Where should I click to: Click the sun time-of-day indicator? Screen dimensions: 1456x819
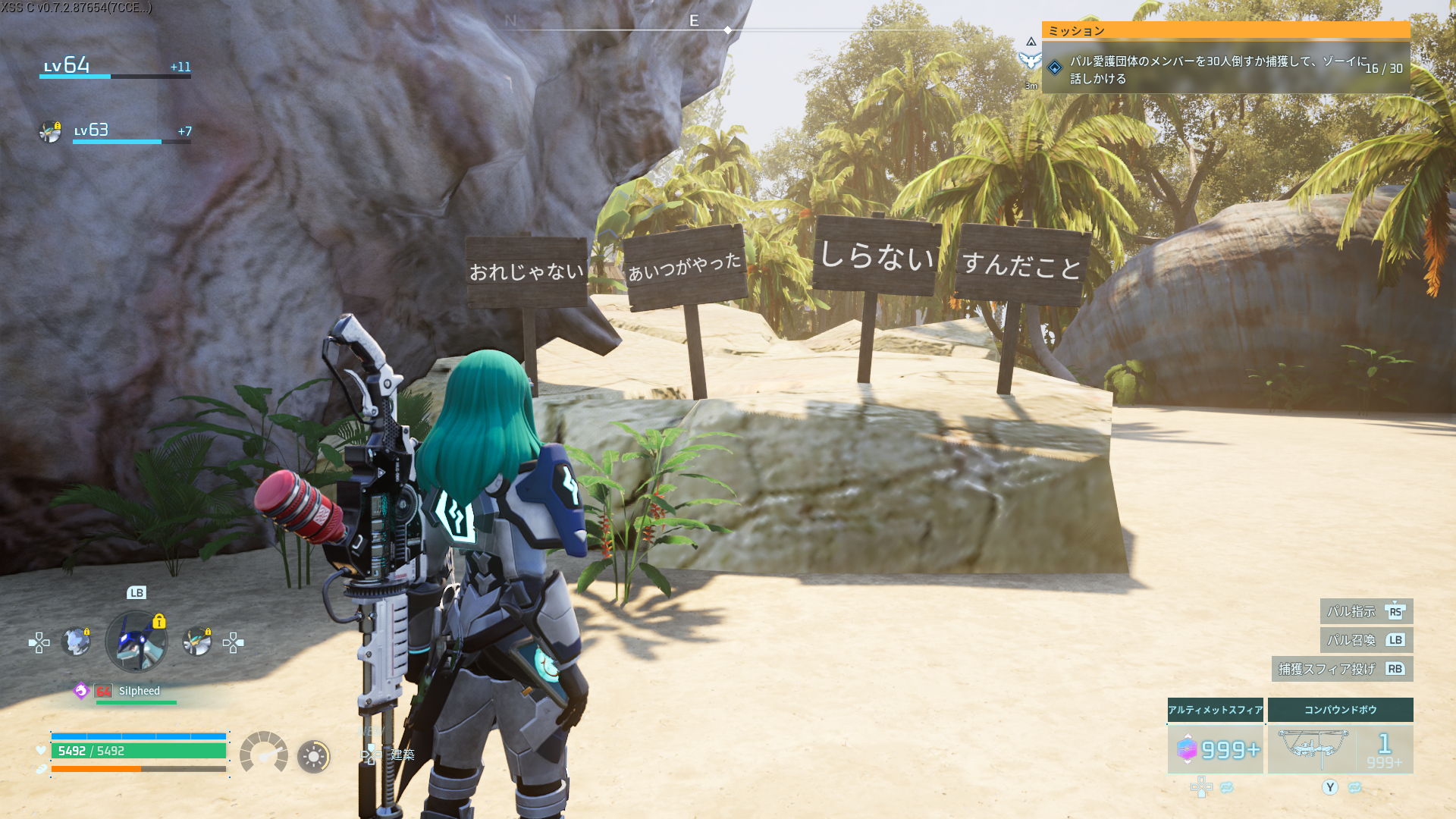point(313,756)
